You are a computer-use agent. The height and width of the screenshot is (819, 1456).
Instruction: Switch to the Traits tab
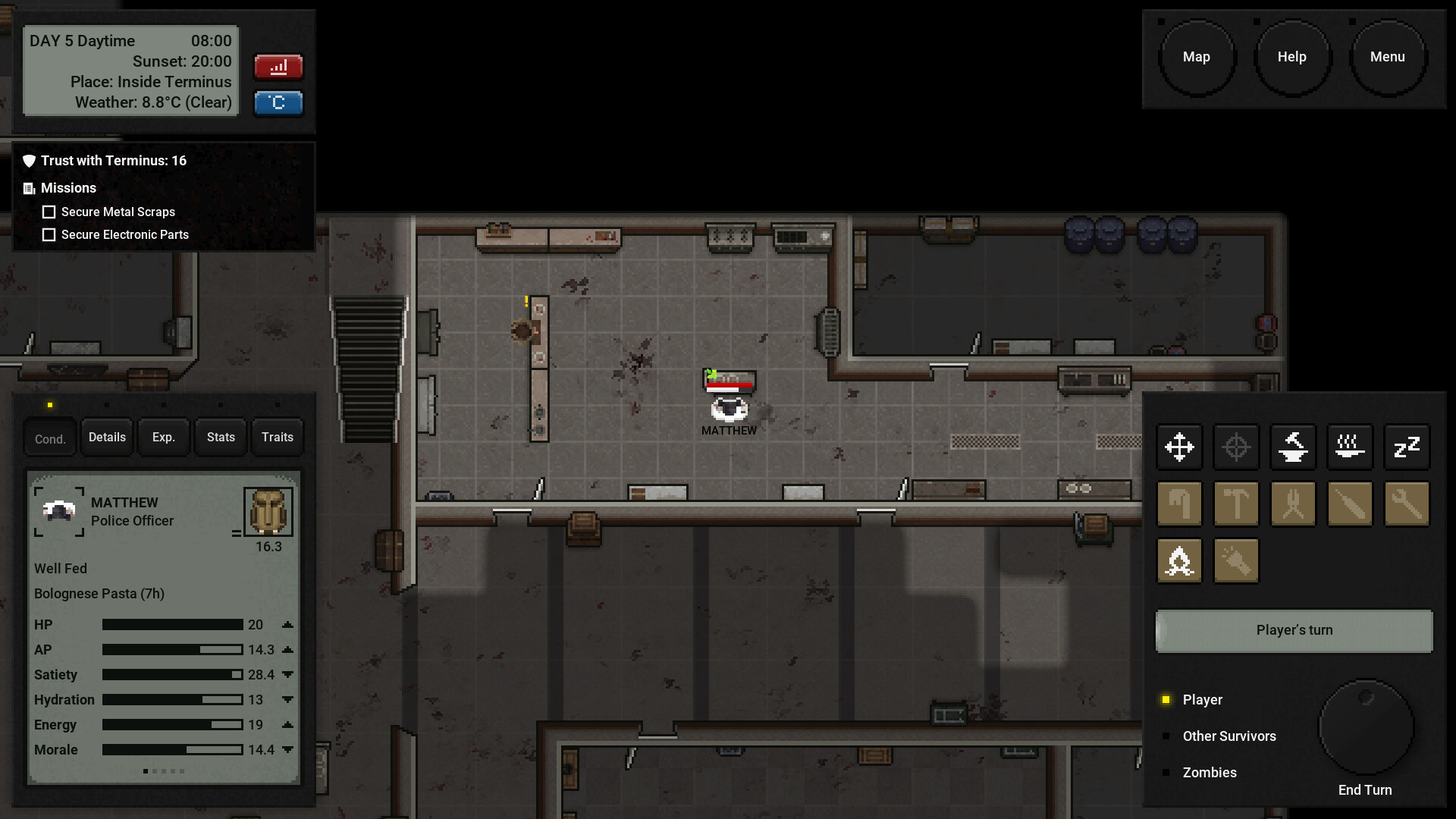click(277, 437)
